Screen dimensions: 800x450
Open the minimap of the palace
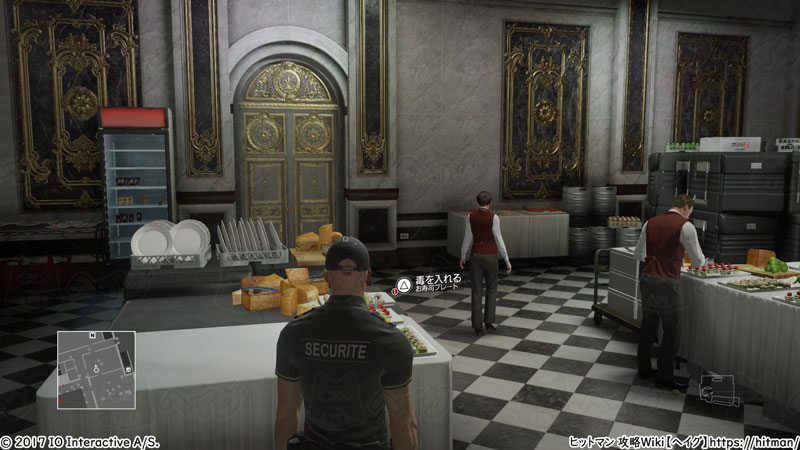tap(96, 365)
